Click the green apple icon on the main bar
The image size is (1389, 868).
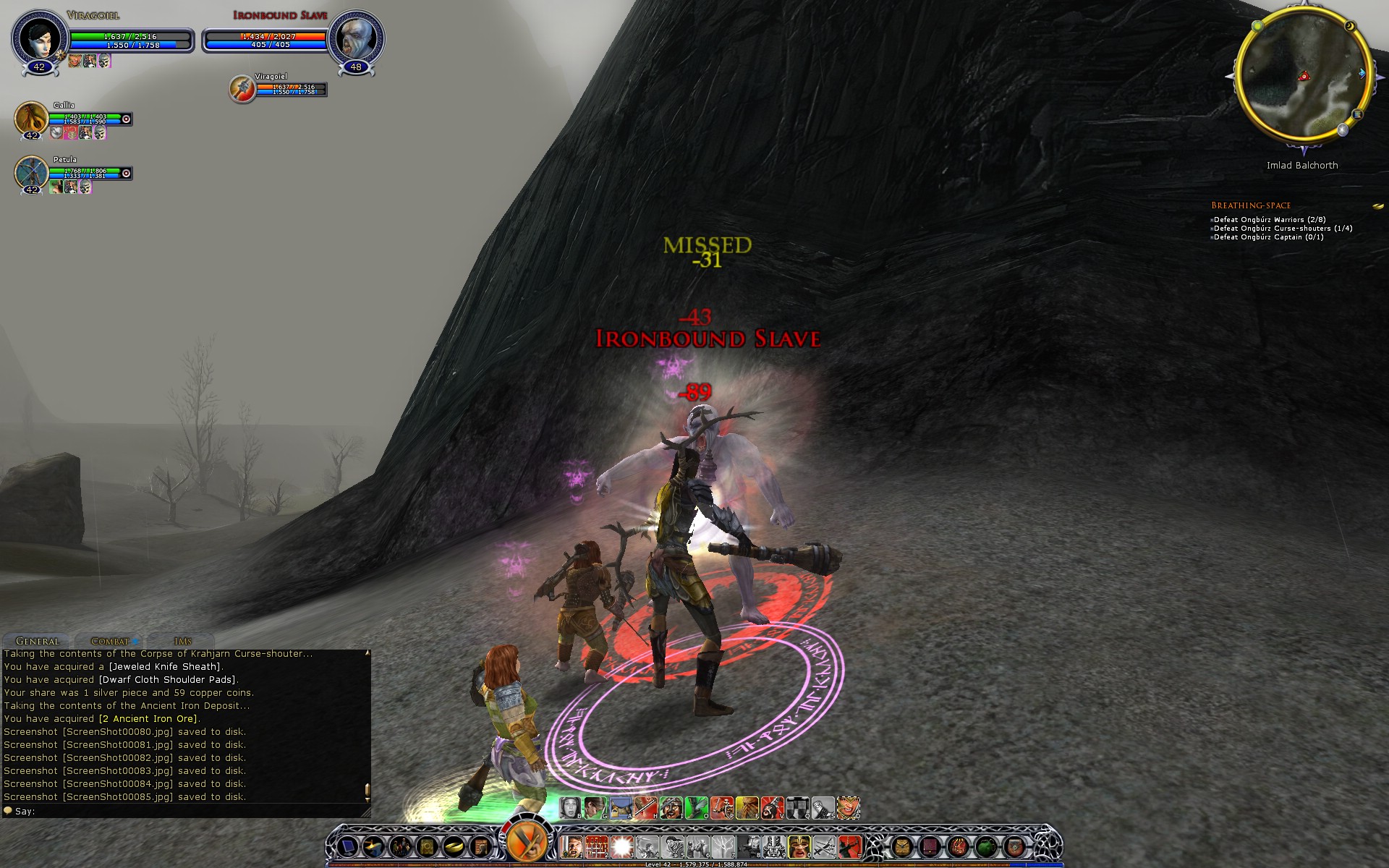click(986, 846)
